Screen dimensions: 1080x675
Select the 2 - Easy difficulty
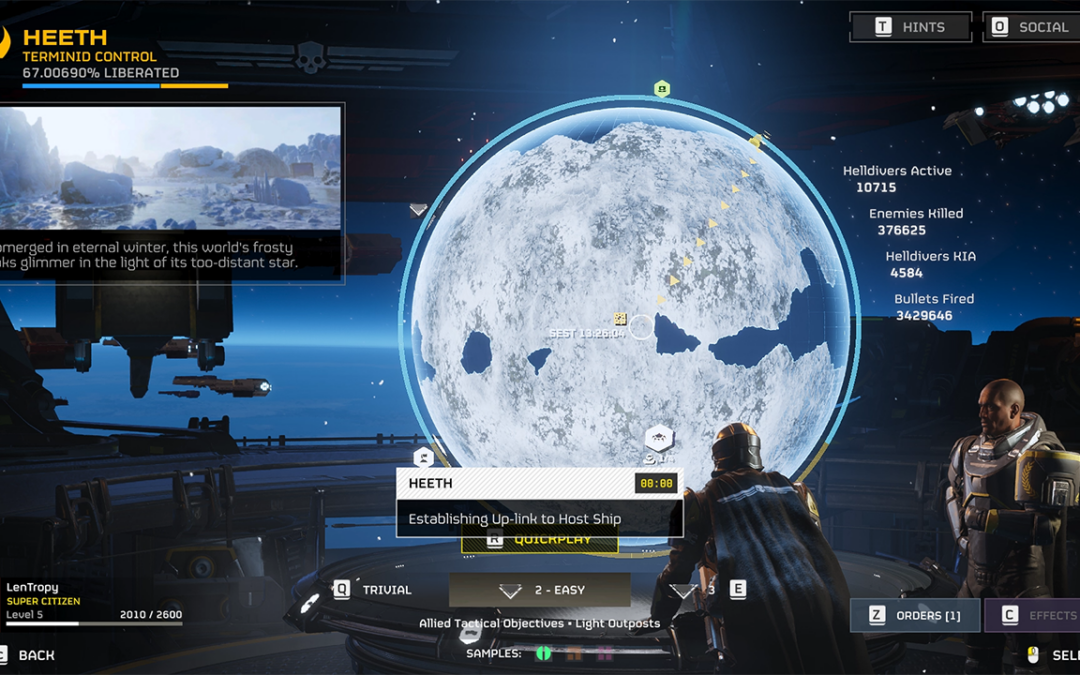(540, 590)
